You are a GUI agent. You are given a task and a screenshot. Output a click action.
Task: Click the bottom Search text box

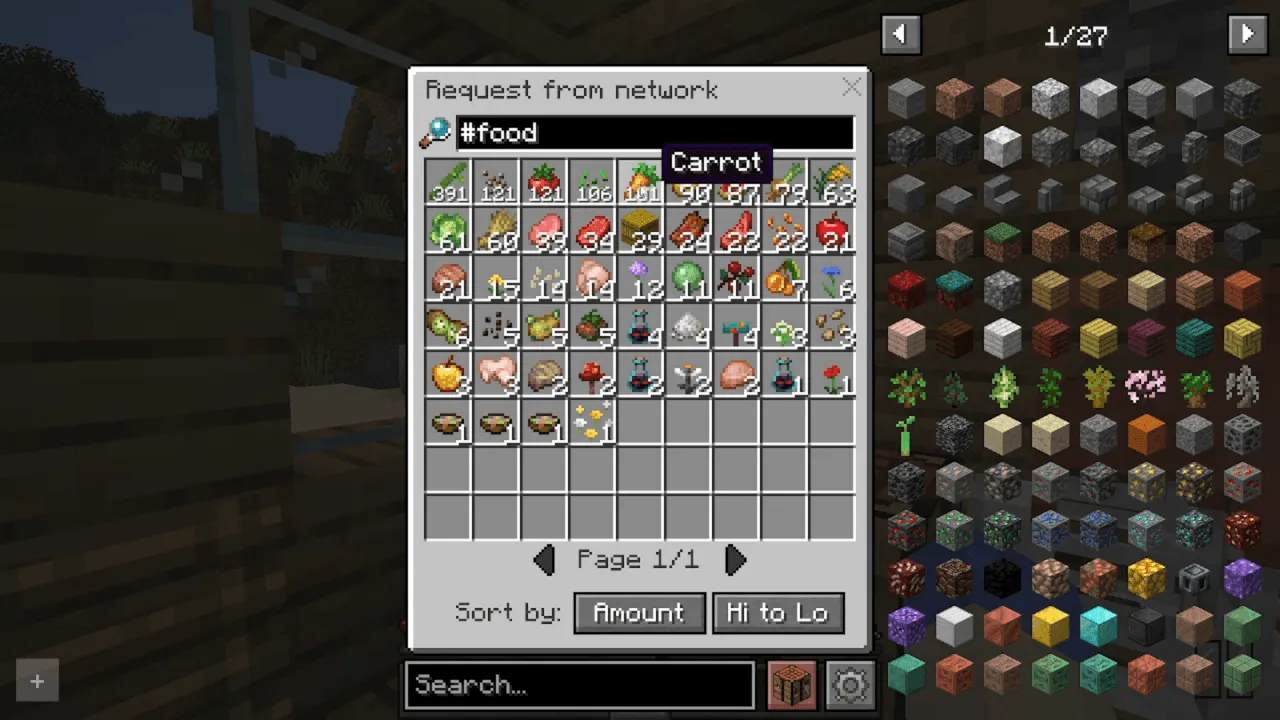[580, 684]
